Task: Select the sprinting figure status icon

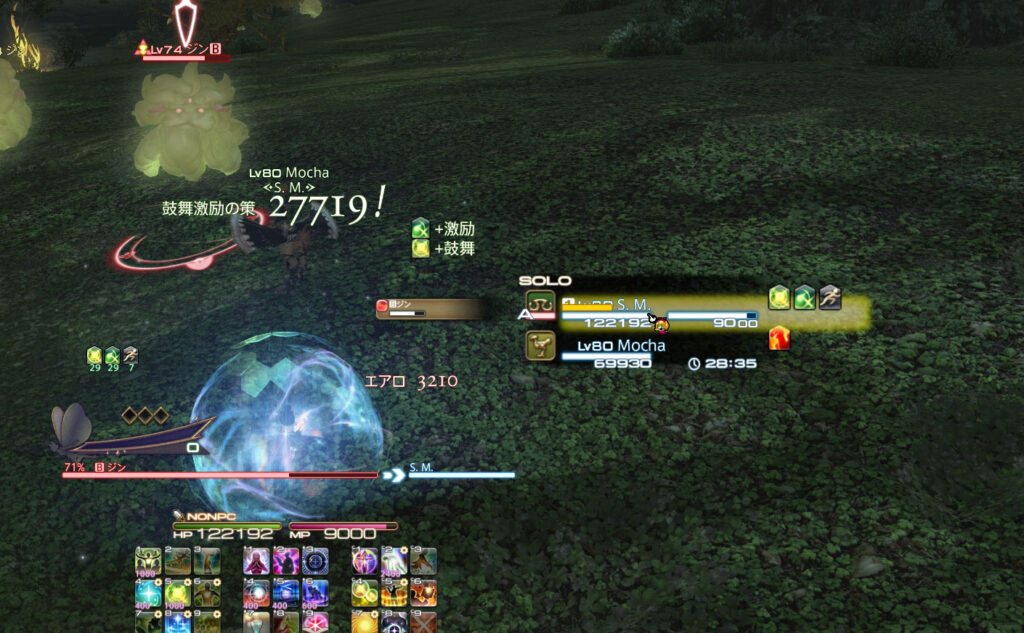Action: tap(830, 297)
